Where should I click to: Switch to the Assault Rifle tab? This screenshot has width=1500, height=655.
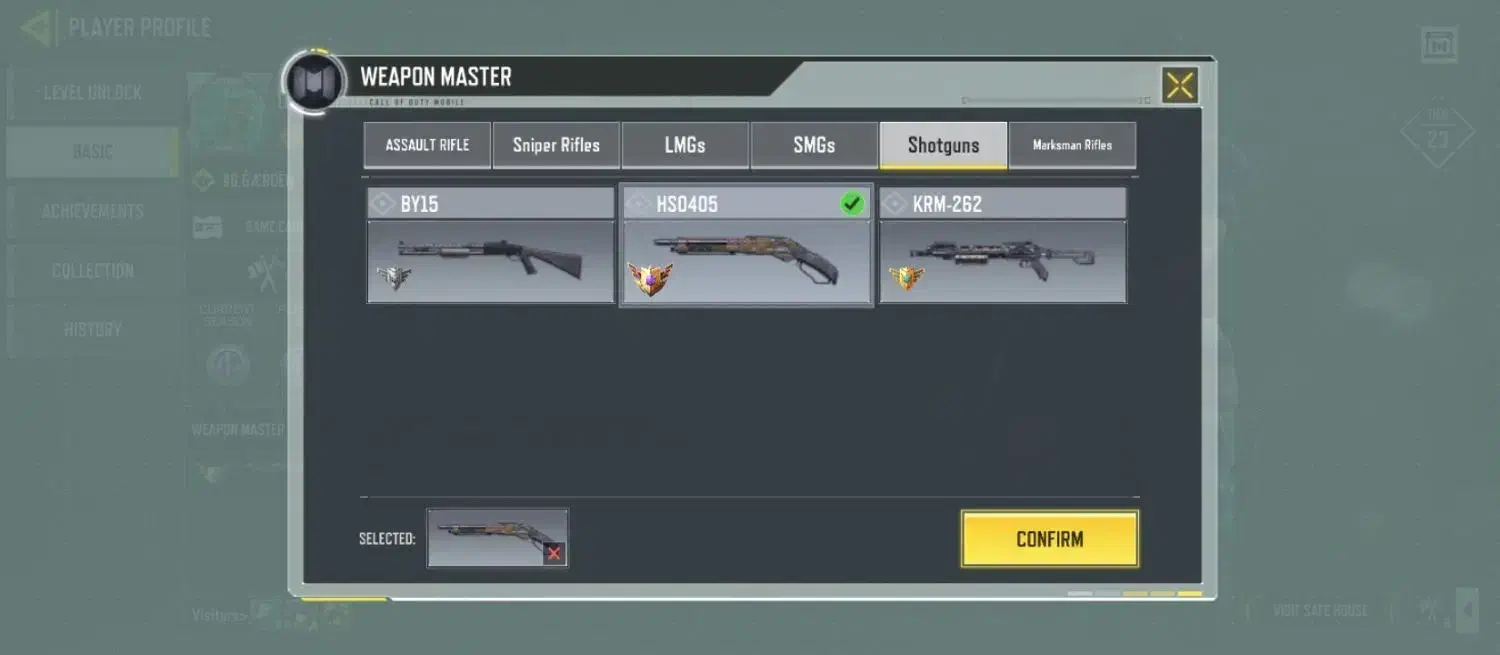point(427,145)
